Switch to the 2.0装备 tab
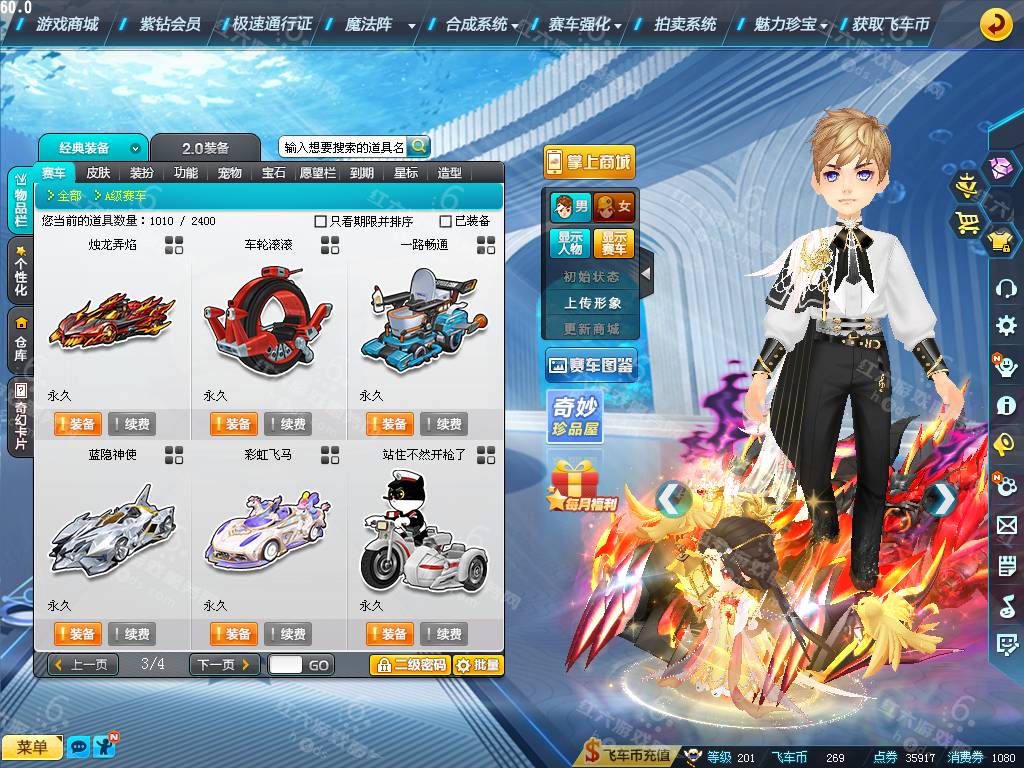Screen dimensions: 1024x768 point(205,148)
